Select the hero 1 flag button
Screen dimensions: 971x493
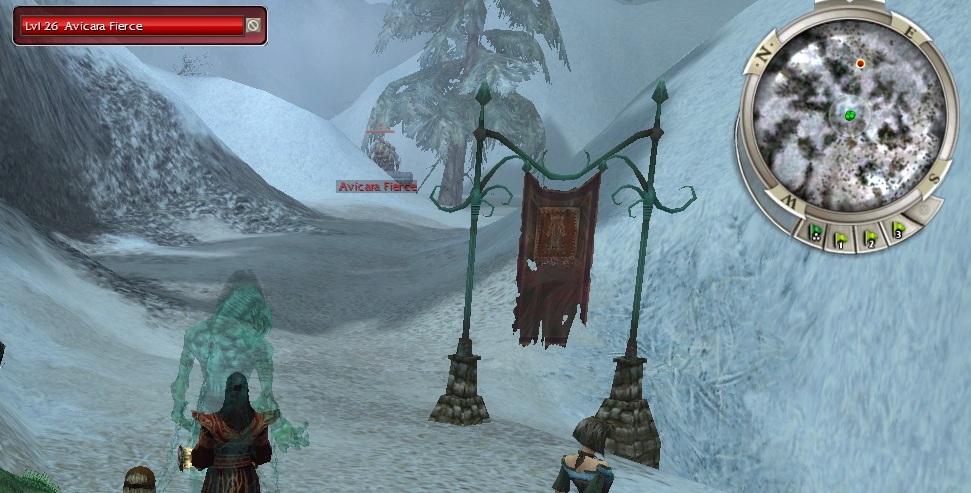coord(842,239)
